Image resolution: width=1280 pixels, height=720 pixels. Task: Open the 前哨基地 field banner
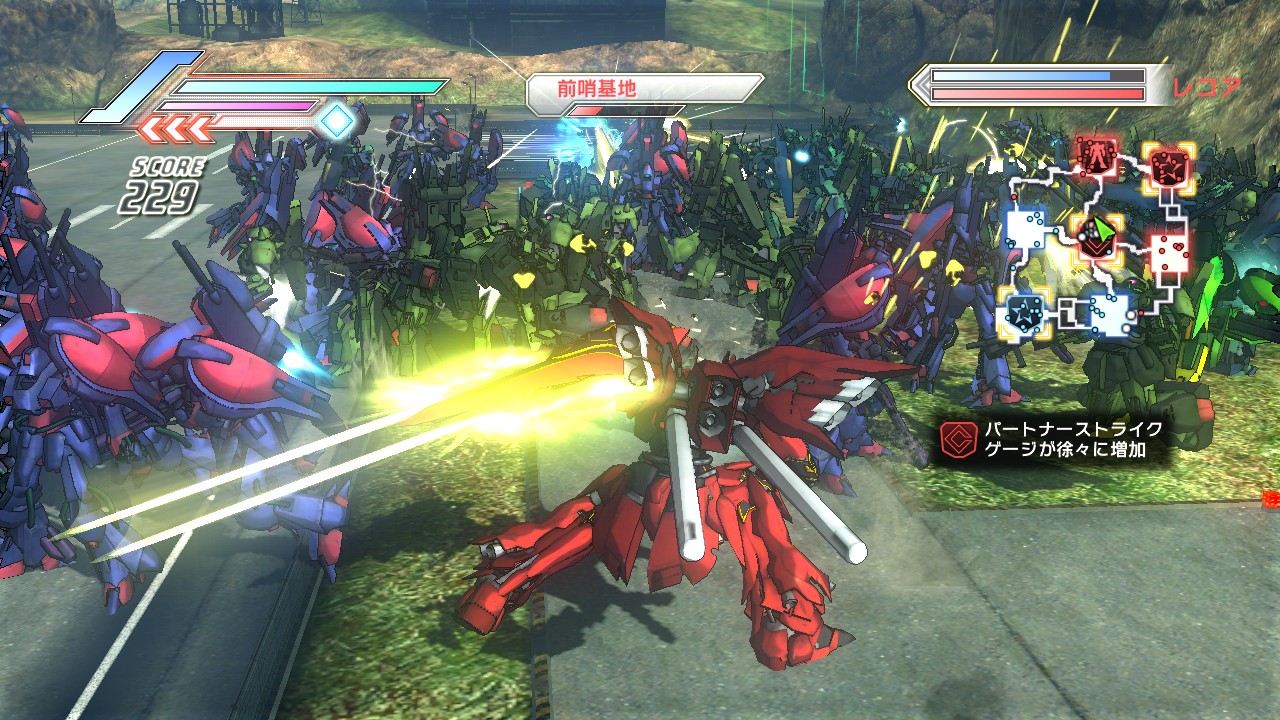pyautogui.click(x=644, y=89)
